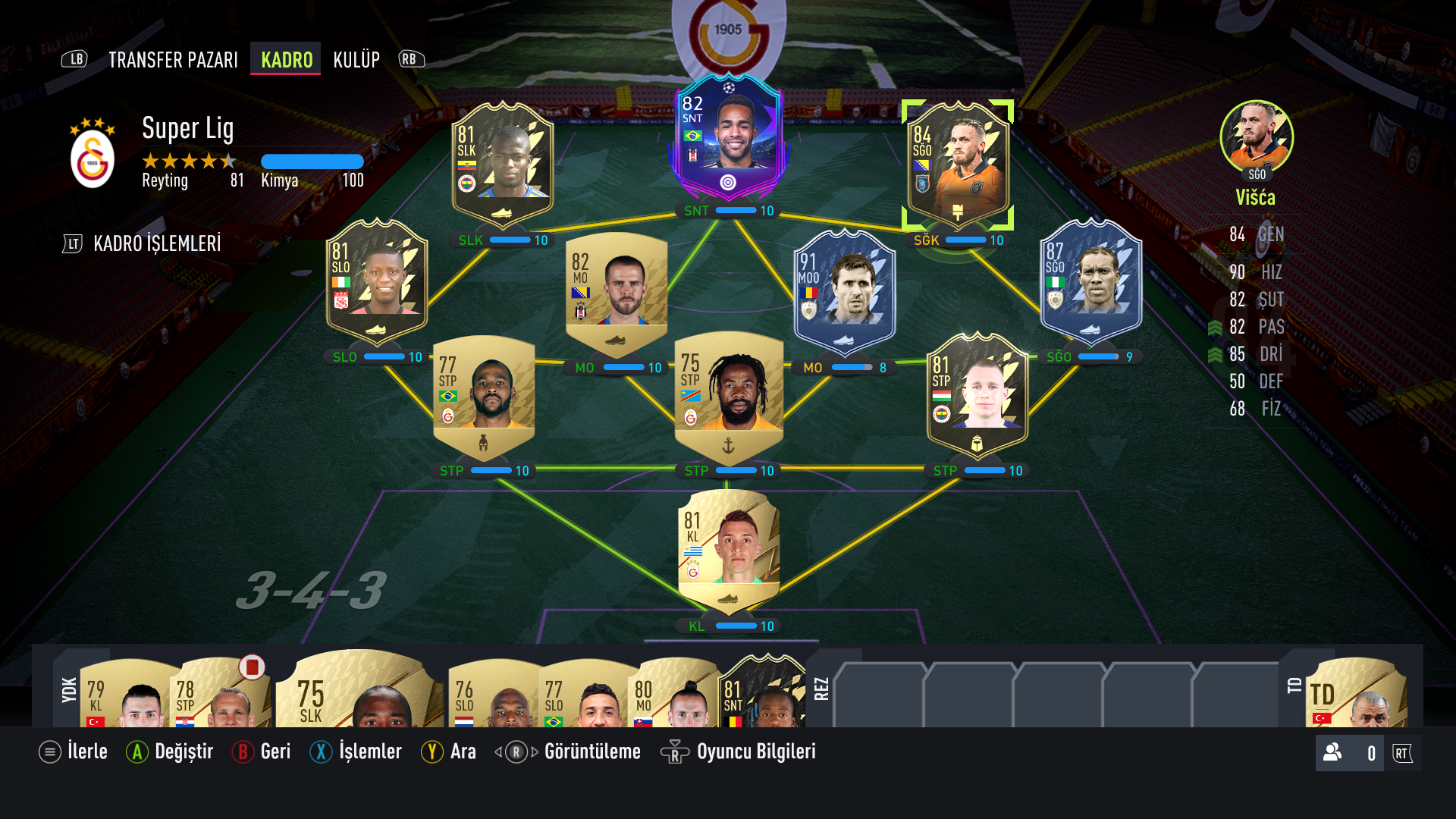Select the Kadro tab

pyautogui.click(x=285, y=59)
